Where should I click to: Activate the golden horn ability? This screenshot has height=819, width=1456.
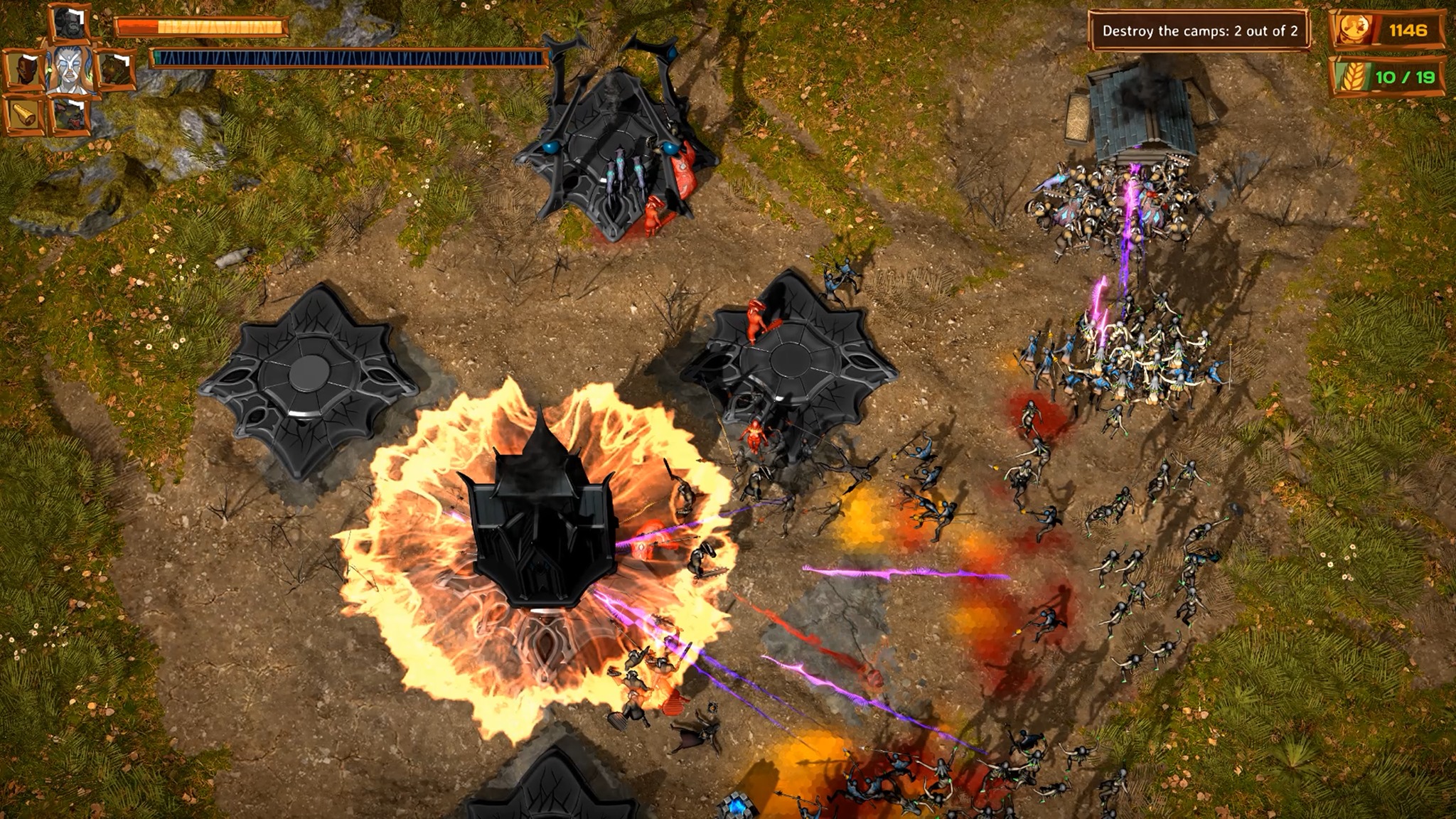pos(24,114)
